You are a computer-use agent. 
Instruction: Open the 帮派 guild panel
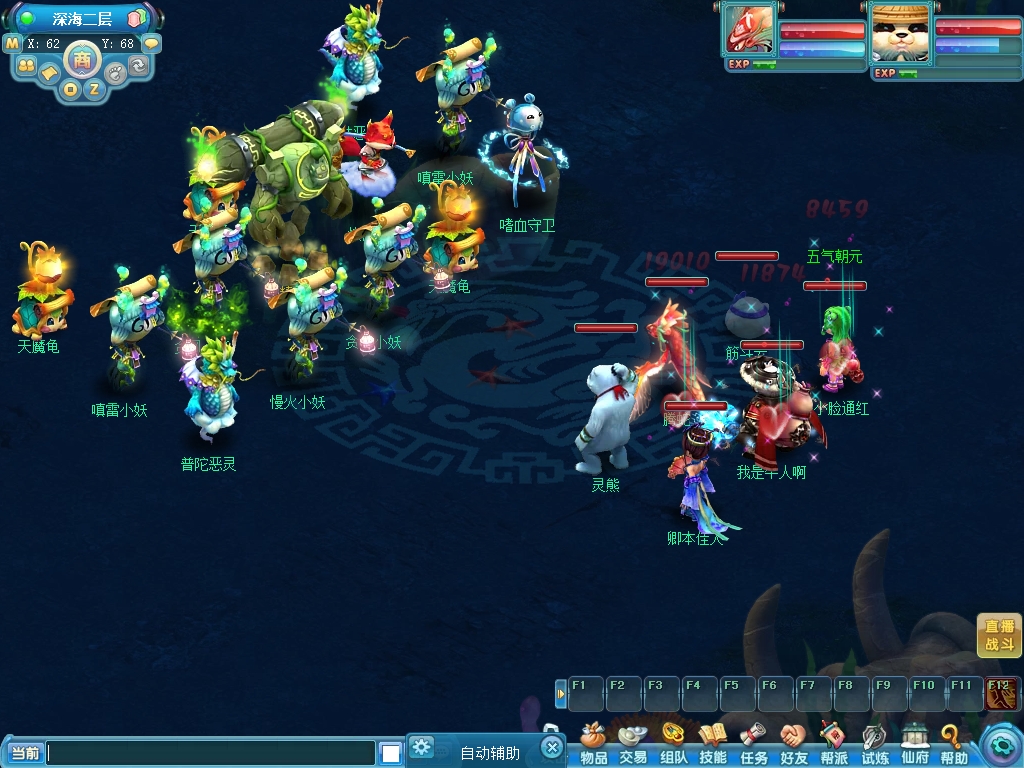tap(834, 747)
